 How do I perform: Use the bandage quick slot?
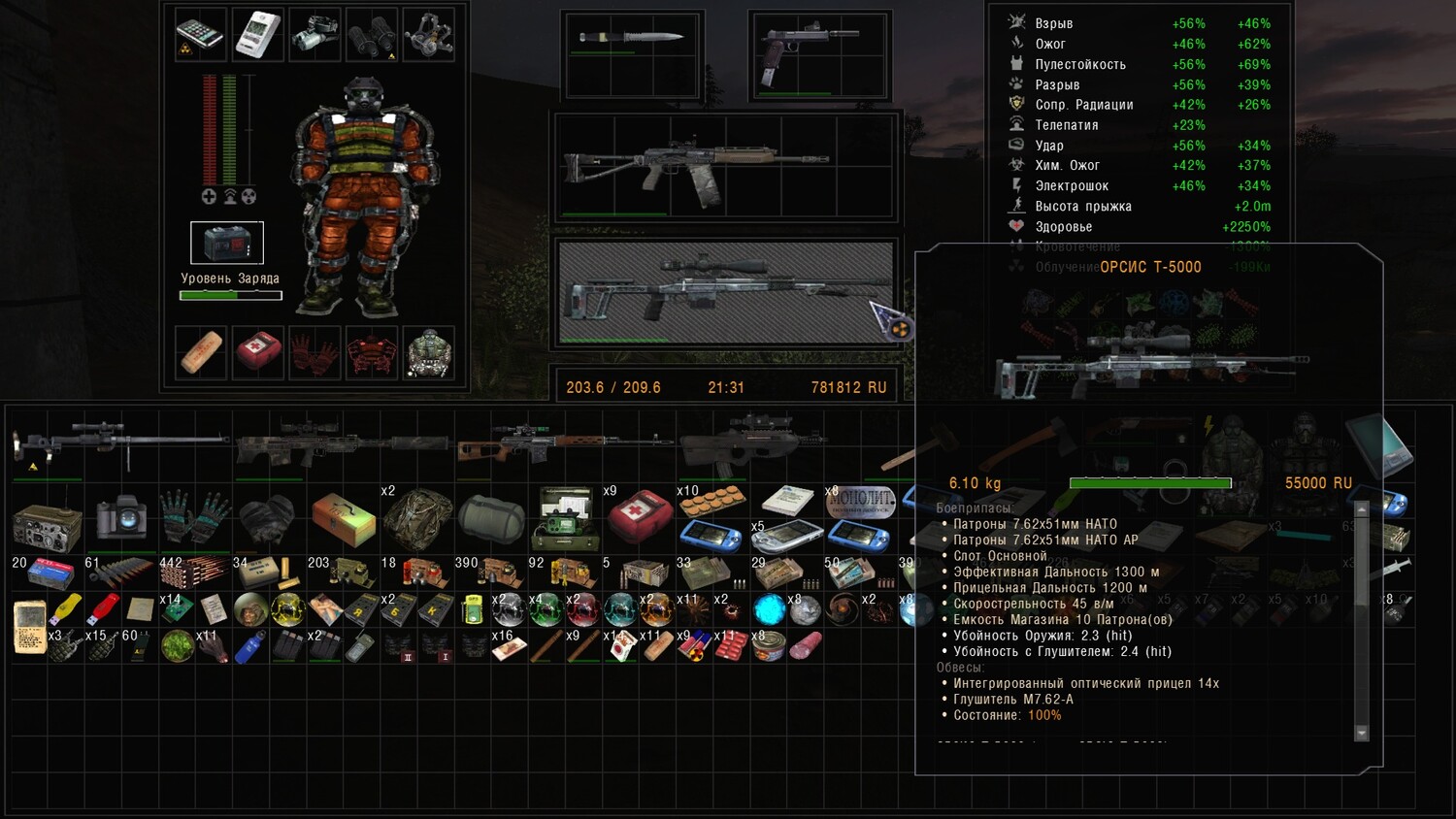tap(201, 351)
